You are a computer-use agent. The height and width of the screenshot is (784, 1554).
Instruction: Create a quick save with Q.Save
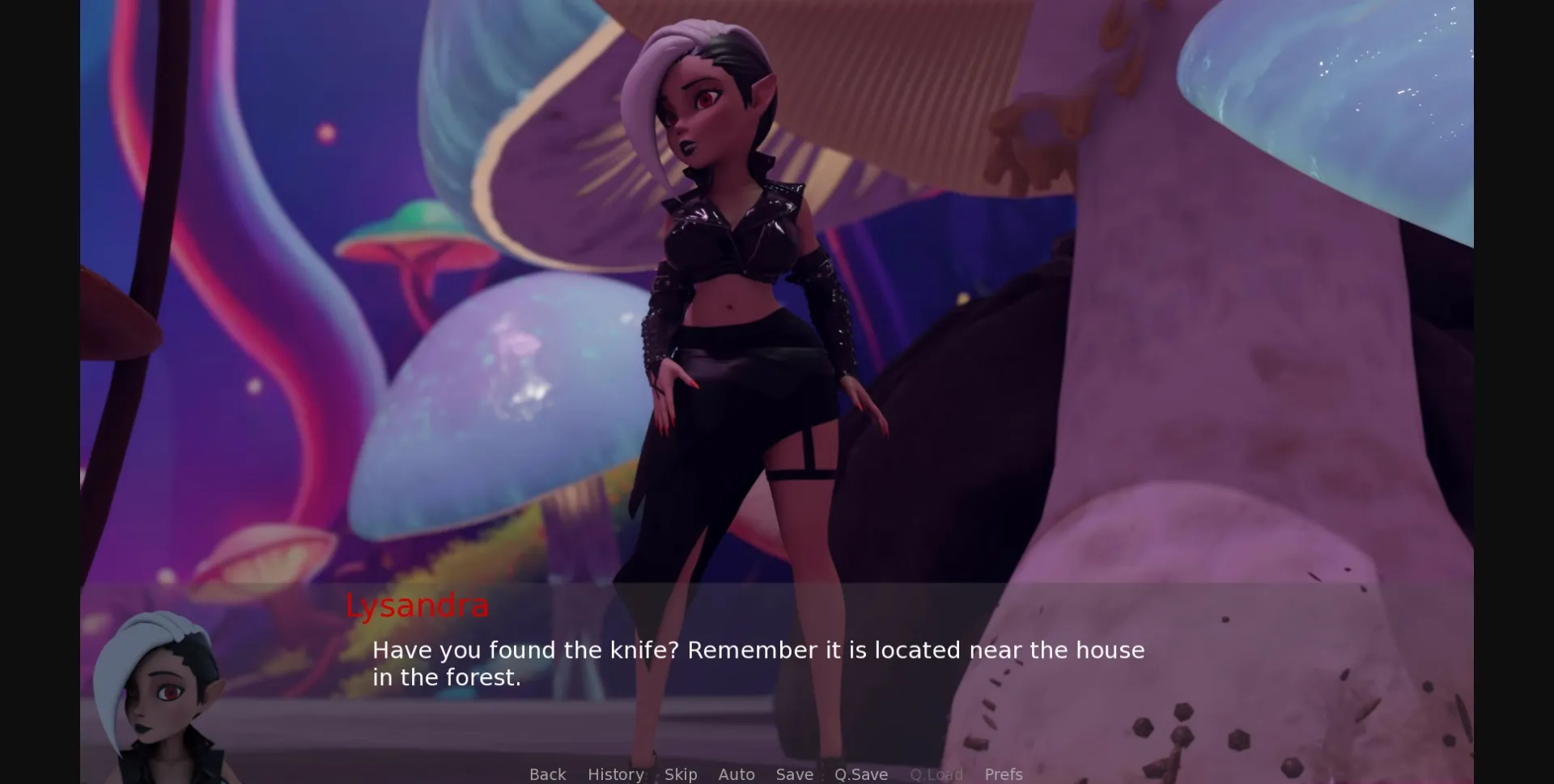[860, 774]
